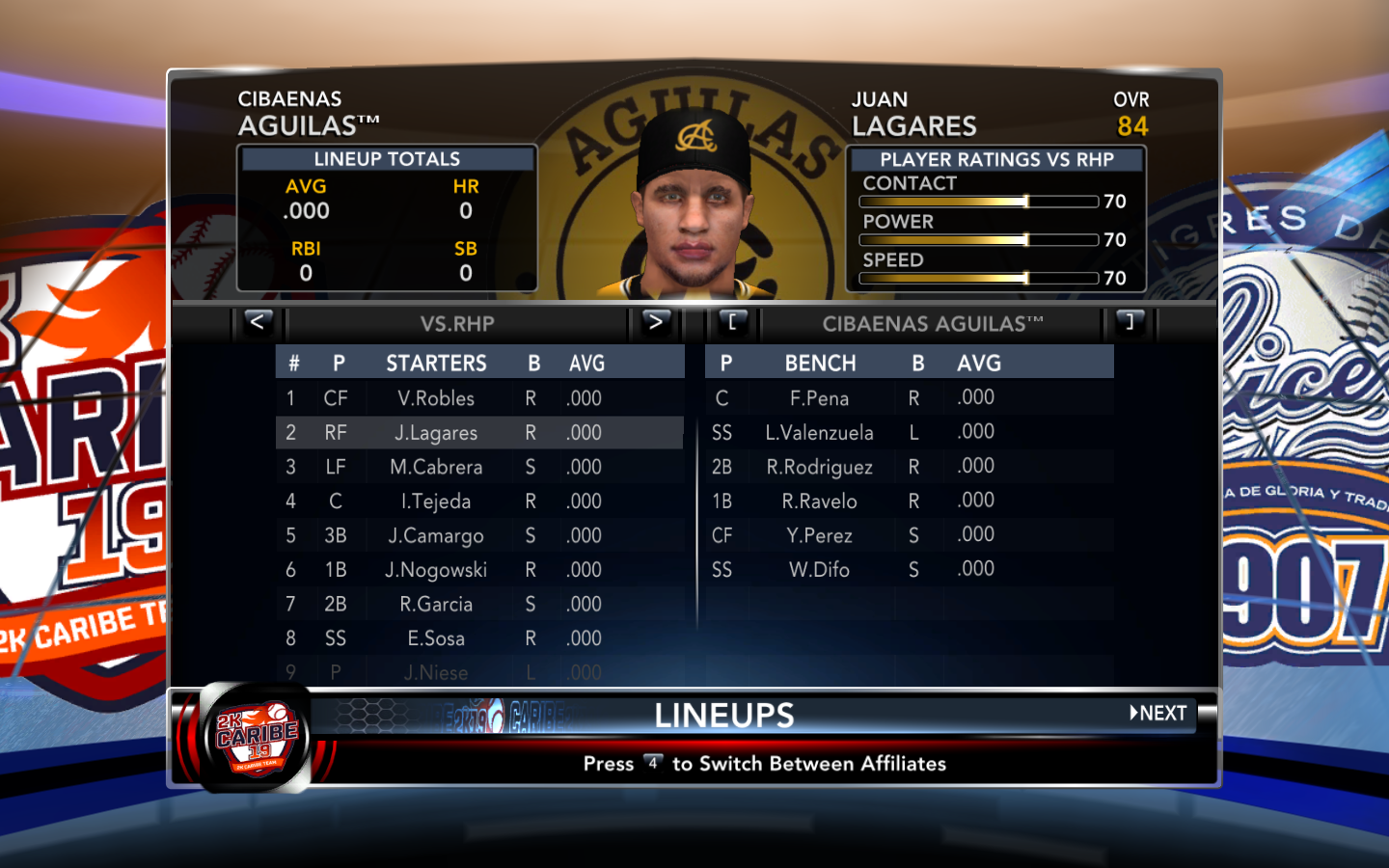
Task: Select pitcher J.Niese row
Action: coord(436,672)
